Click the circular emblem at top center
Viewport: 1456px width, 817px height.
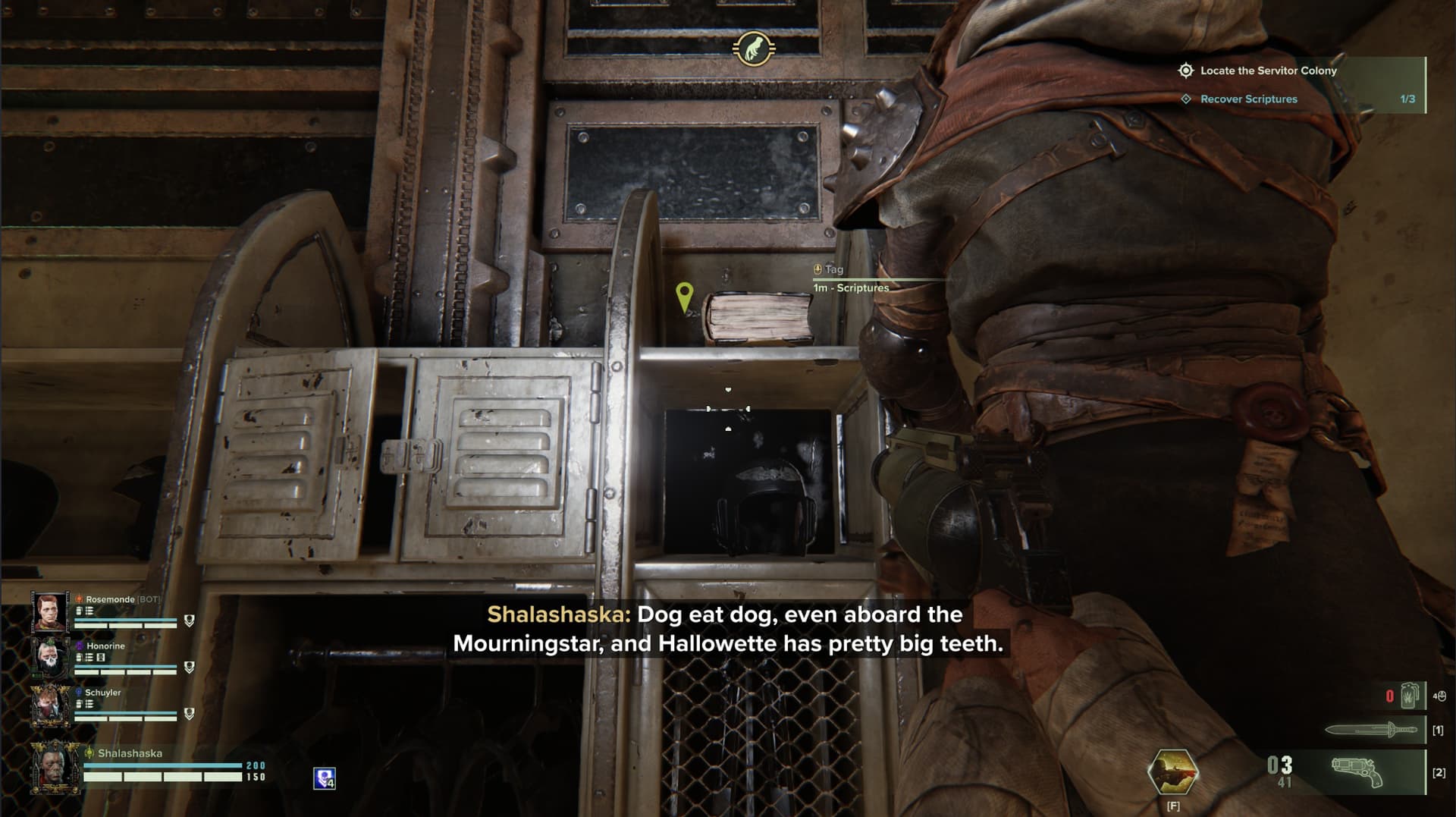pyautogui.click(x=753, y=49)
